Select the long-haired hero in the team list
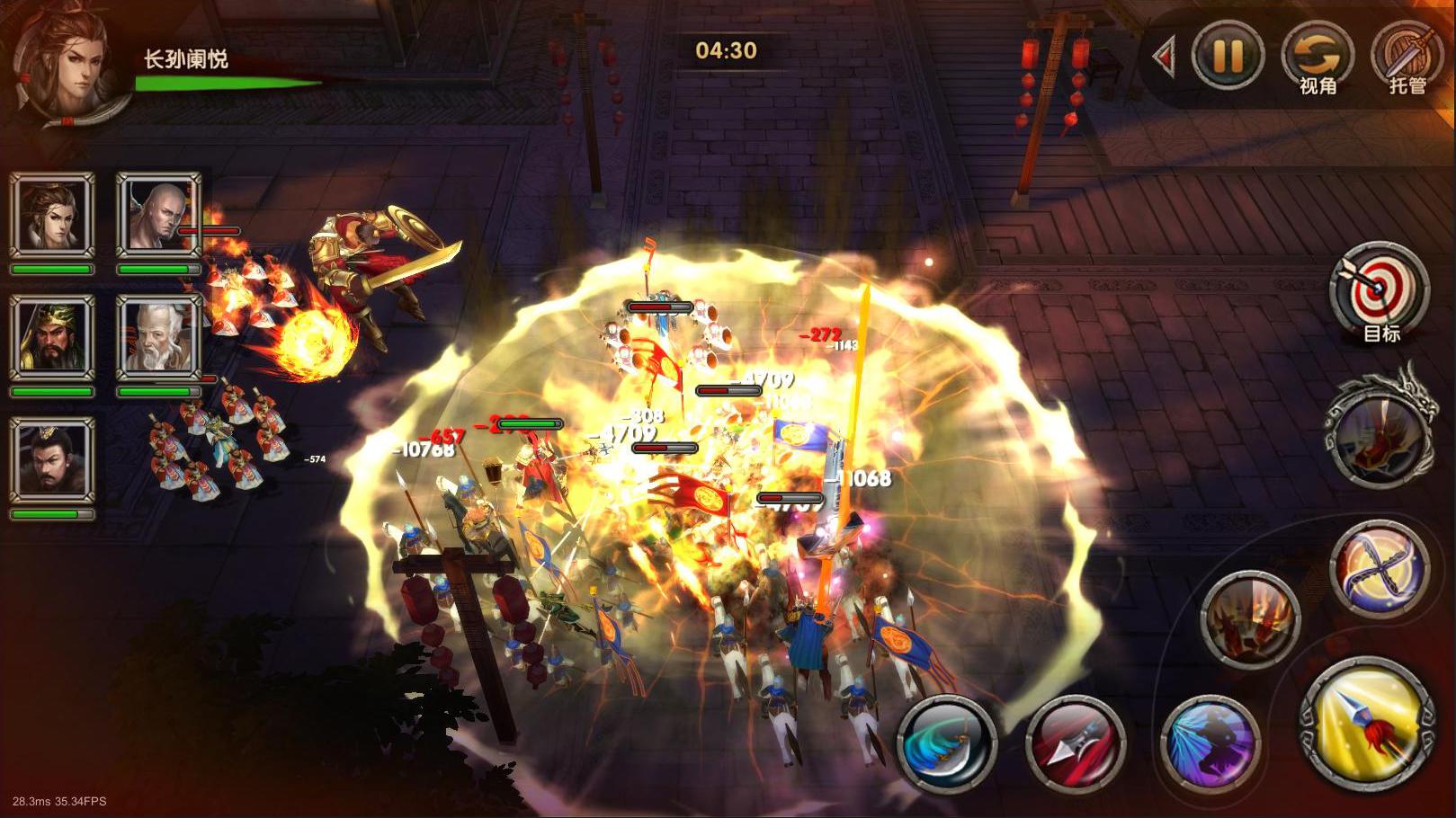This screenshot has height=818, width=1456. [52, 216]
